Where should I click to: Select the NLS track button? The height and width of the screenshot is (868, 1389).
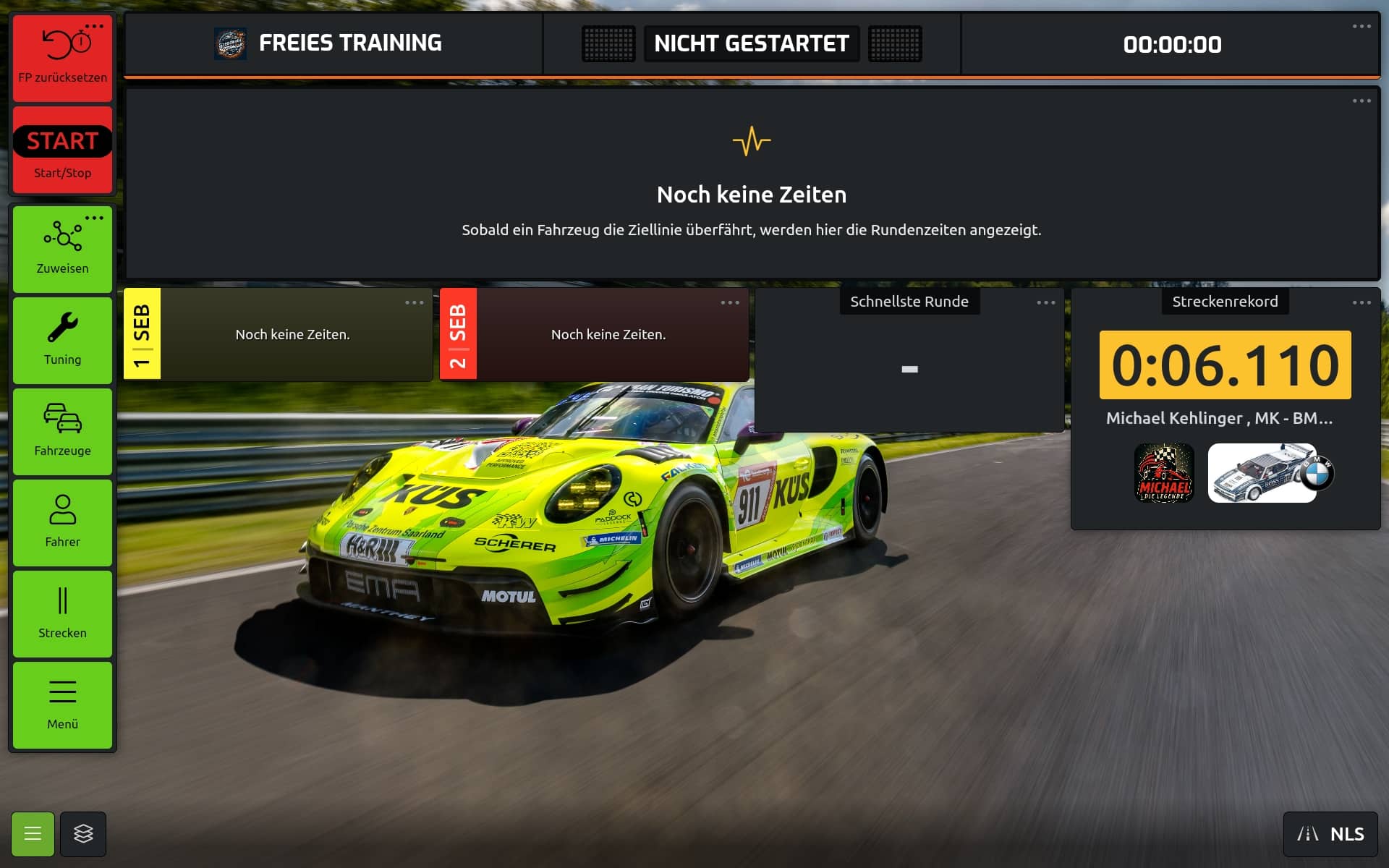coord(1330,834)
